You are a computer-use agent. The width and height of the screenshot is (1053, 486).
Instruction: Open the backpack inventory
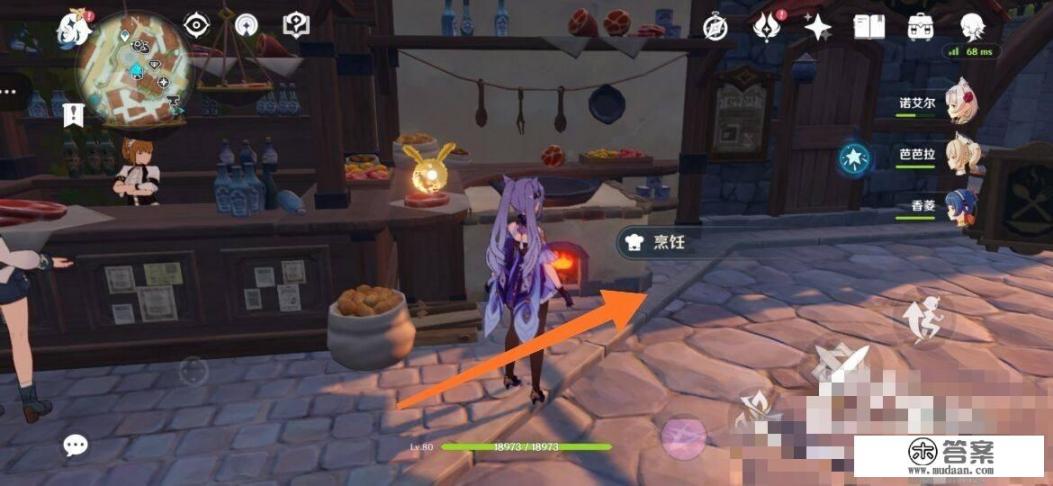(920, 27)
